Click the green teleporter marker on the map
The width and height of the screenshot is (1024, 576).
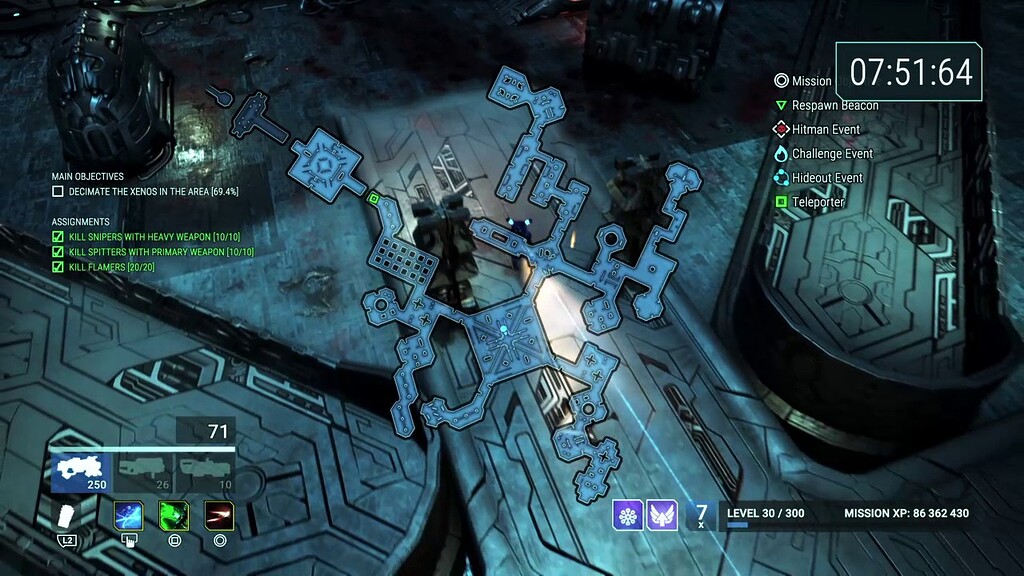(373, 199)
